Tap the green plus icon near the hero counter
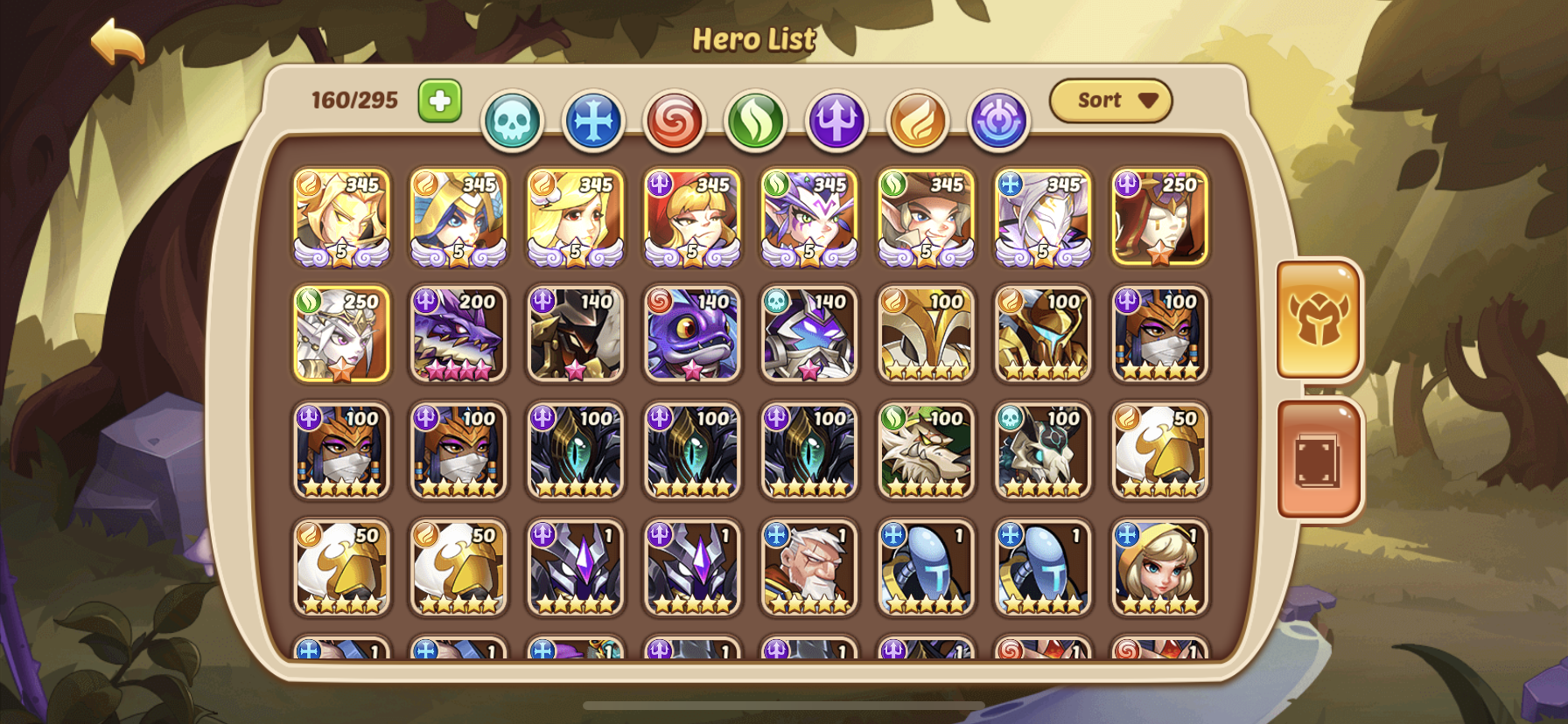Screen dimensions: 1568x724 pyautogui.click(x=441, y=101)
